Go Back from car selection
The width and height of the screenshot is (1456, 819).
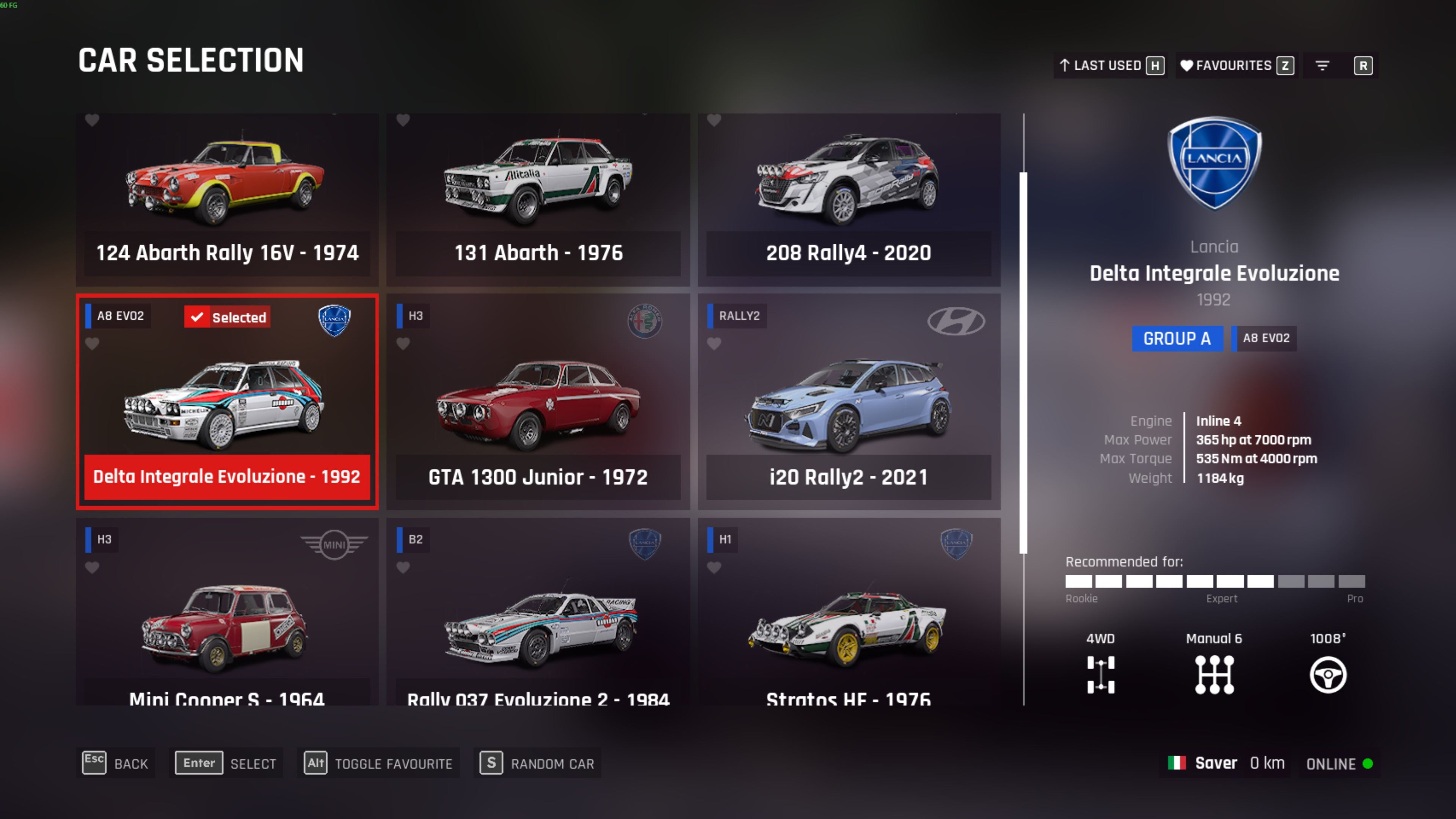click(116, 764)
